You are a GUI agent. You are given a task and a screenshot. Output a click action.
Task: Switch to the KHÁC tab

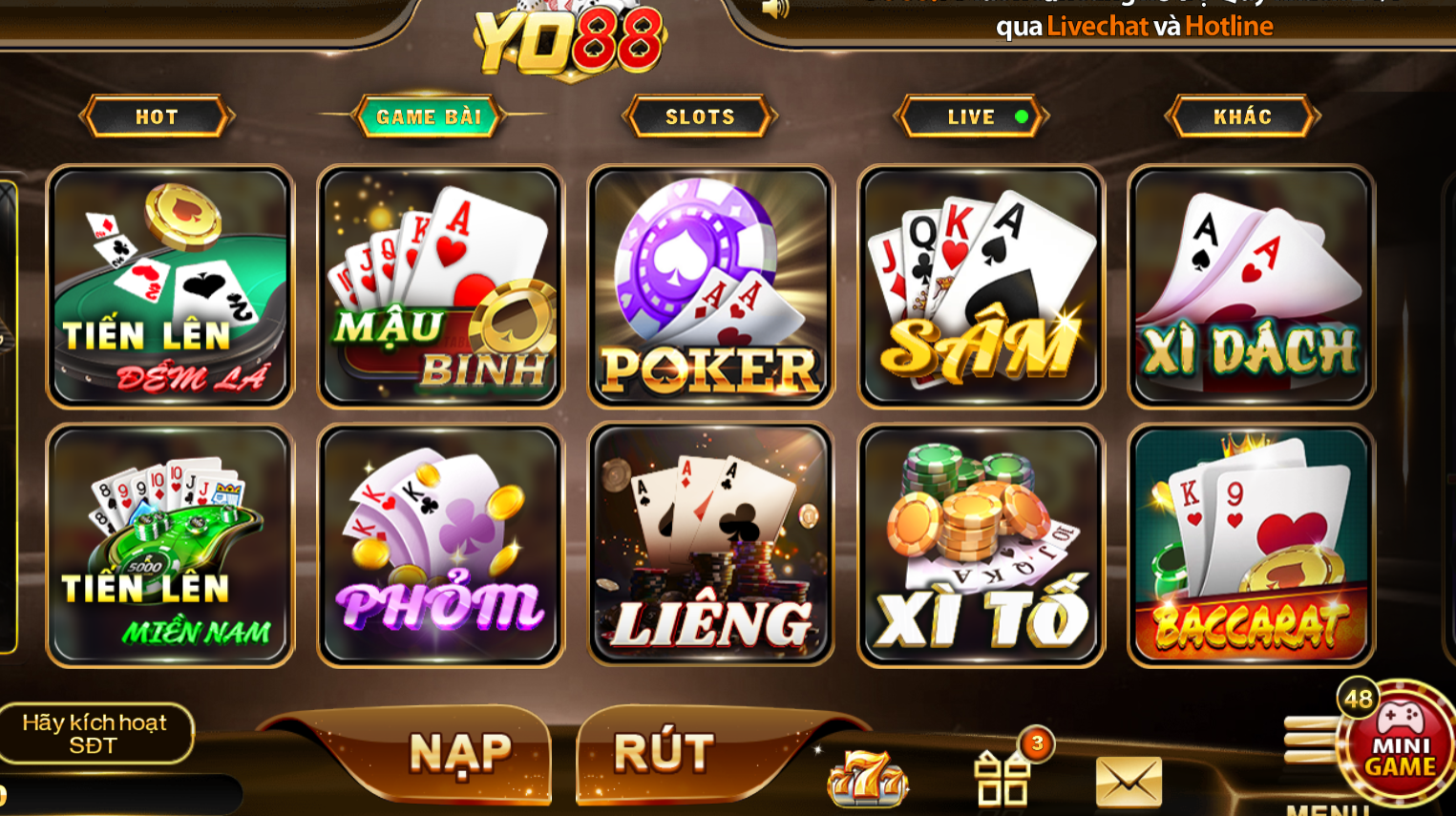click(x=1241, y=116)
